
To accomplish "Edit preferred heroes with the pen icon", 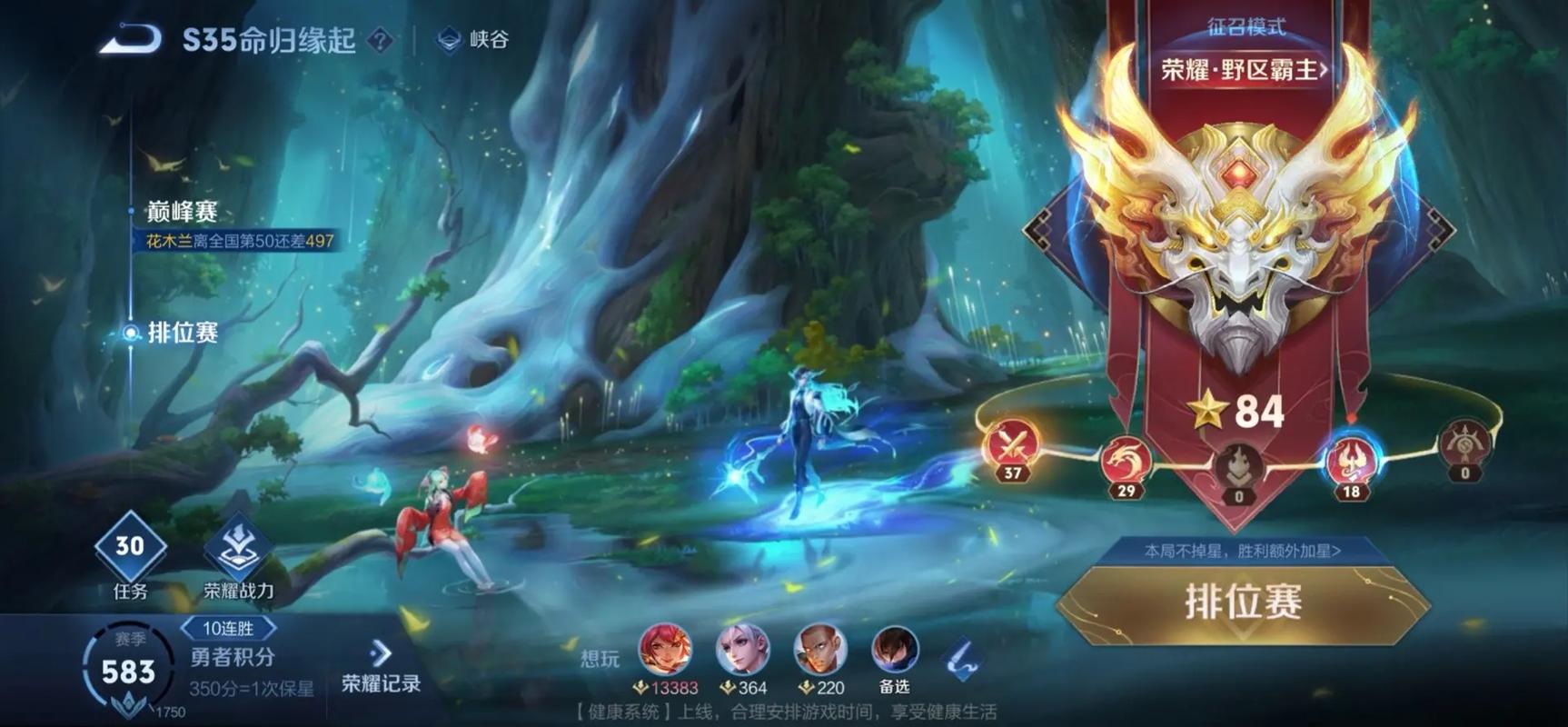I will [x=963, y=658].
